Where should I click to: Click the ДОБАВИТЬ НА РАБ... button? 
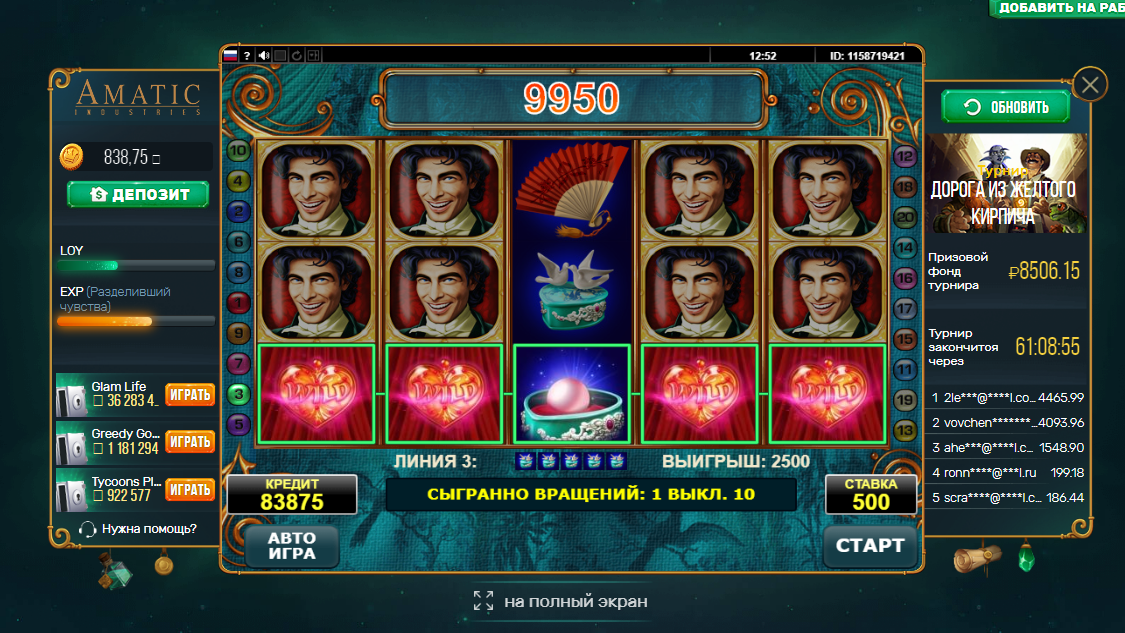(1060, 8)
